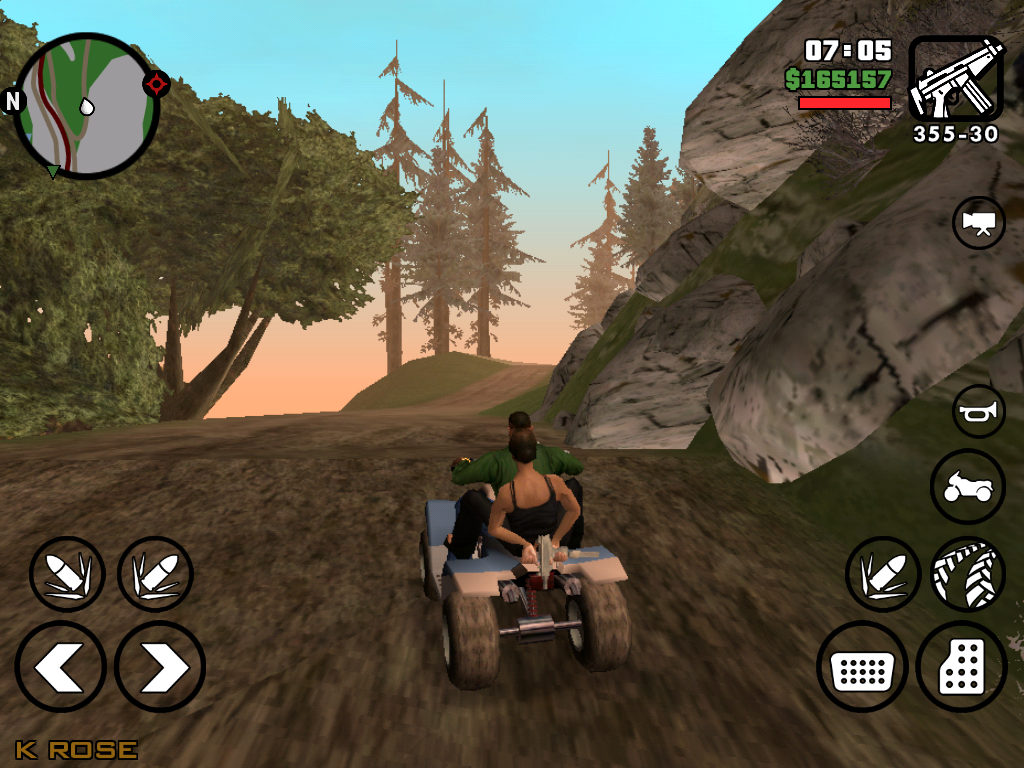This screenshot has height=768, width=1024.
Task: Steer right with the right arrow button
Action: pos(160,667)
